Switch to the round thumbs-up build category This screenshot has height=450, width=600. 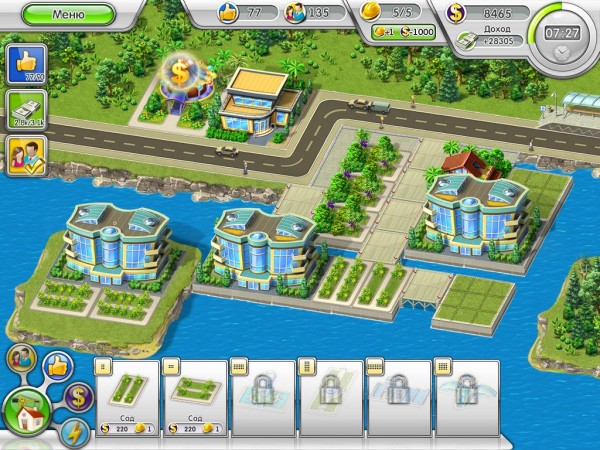click(56, 367)
